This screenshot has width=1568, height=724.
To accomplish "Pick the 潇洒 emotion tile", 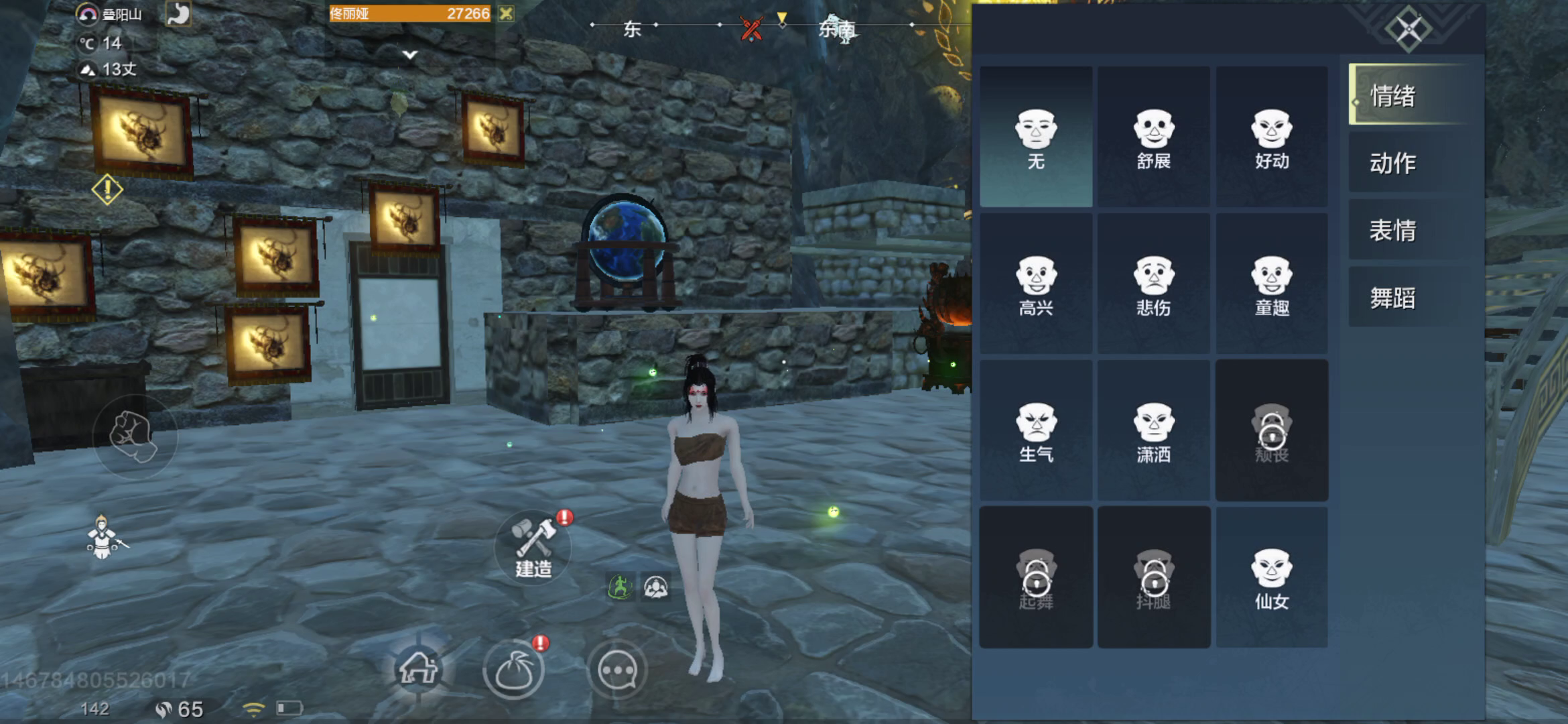I will [x=1153, y=431].
